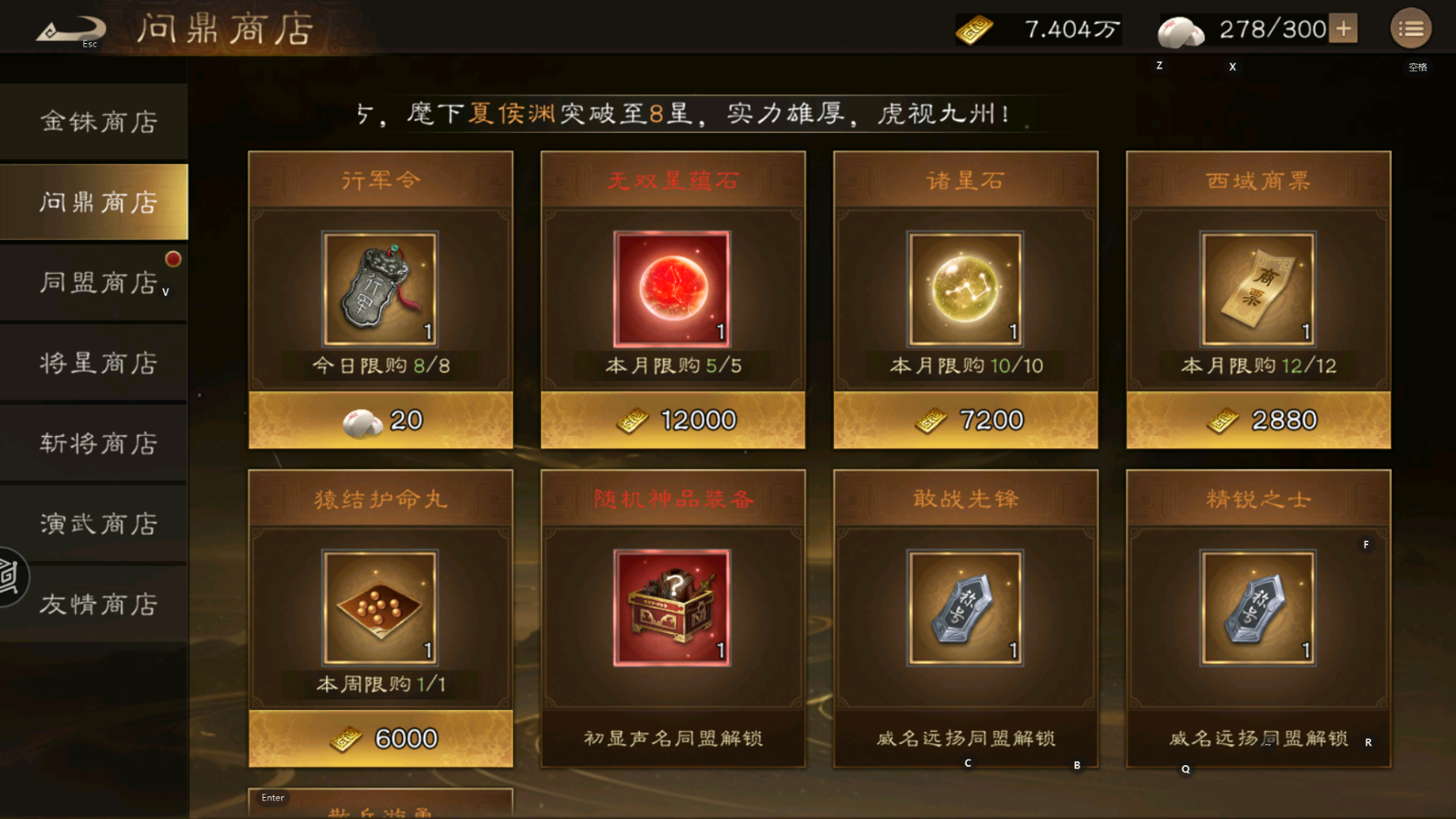Select the 敢战先锋 tally badge icon

click(964, 609)
